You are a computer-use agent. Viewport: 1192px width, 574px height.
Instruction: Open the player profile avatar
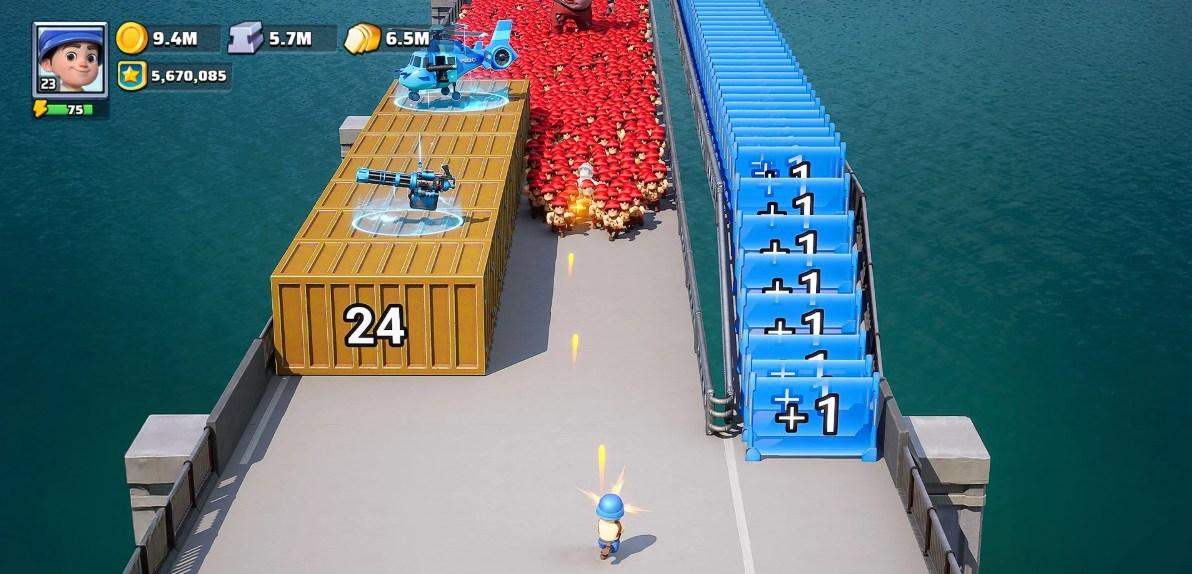coord(70,58)
